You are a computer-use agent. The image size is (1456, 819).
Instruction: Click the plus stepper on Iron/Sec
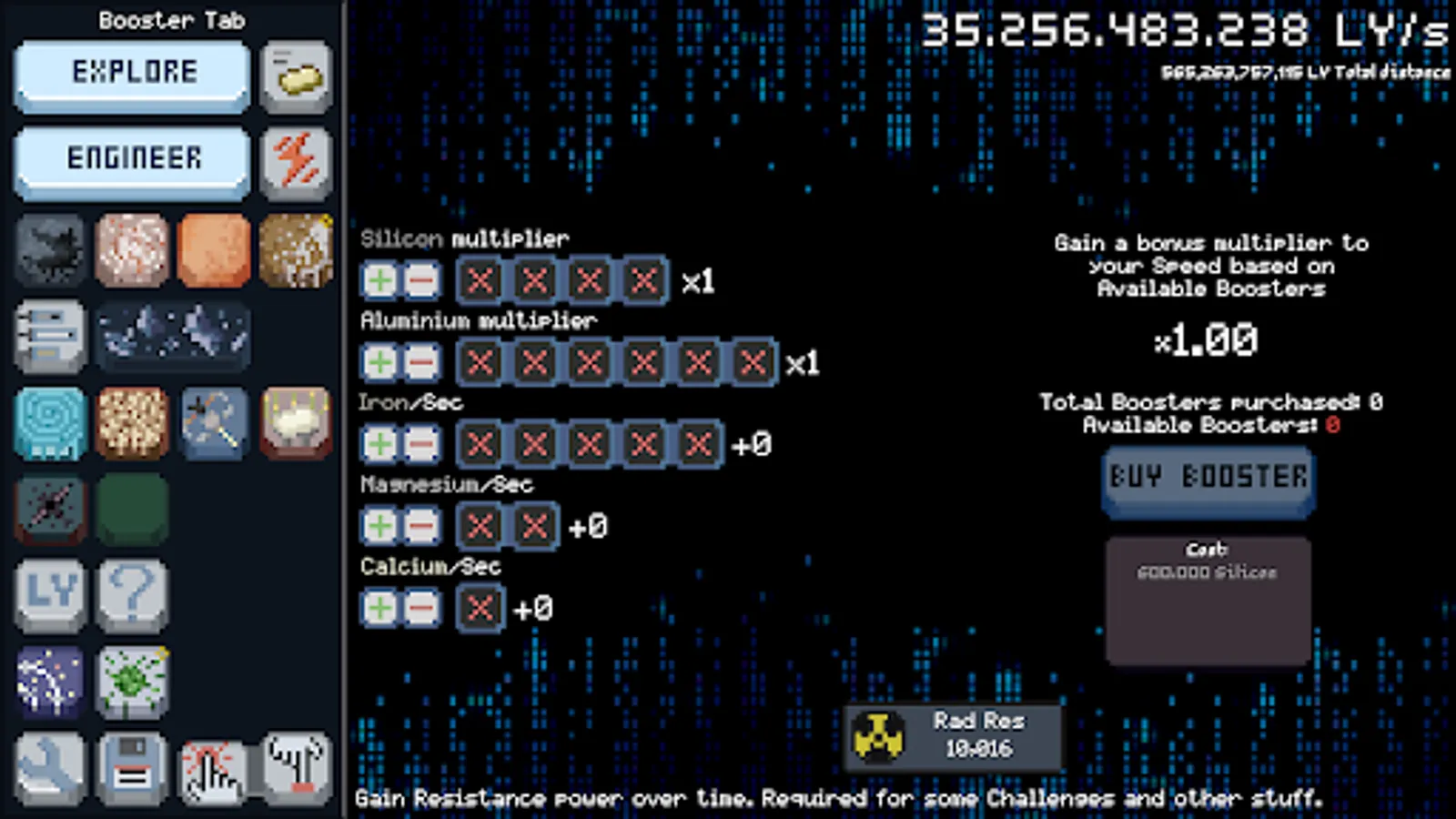381,444
